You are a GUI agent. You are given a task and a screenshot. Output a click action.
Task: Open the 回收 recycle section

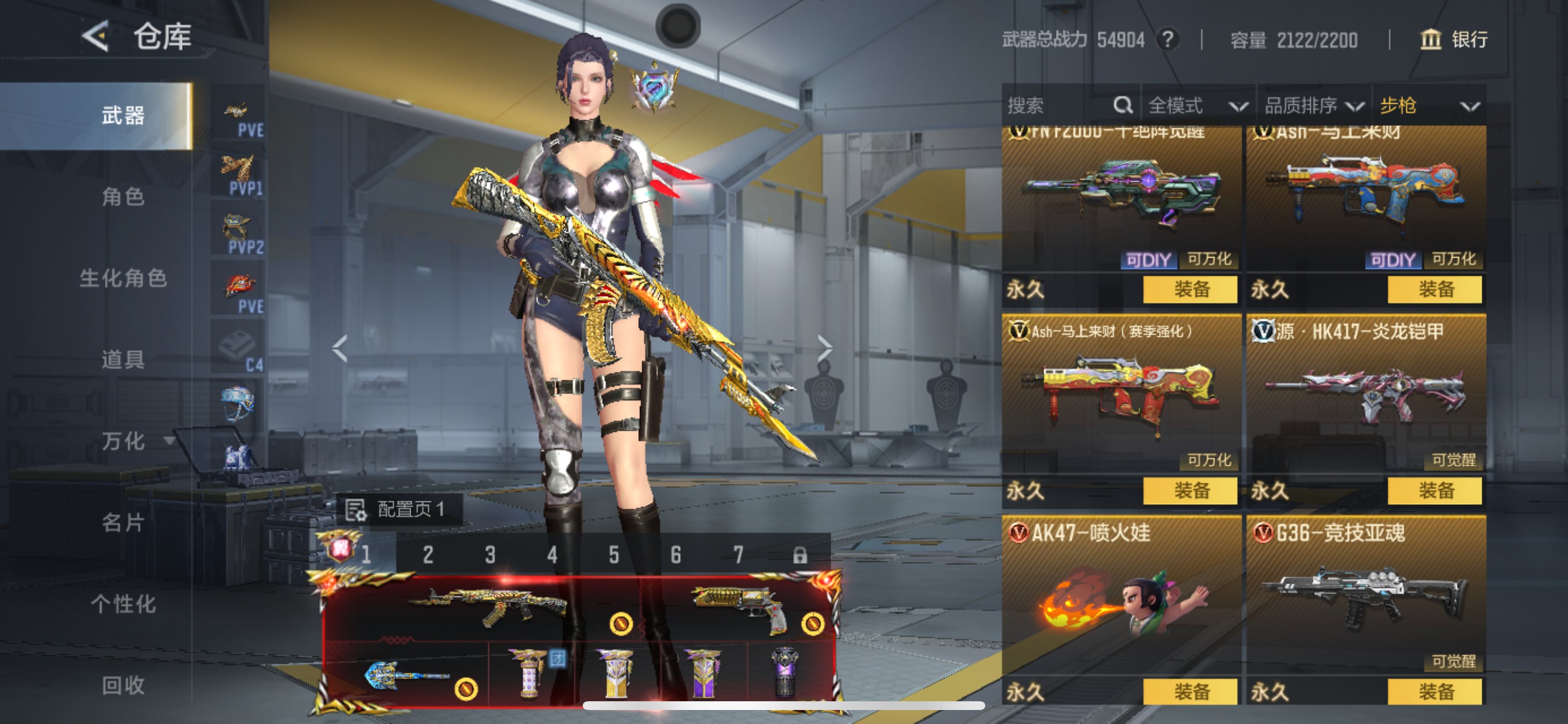pos(123,685)
